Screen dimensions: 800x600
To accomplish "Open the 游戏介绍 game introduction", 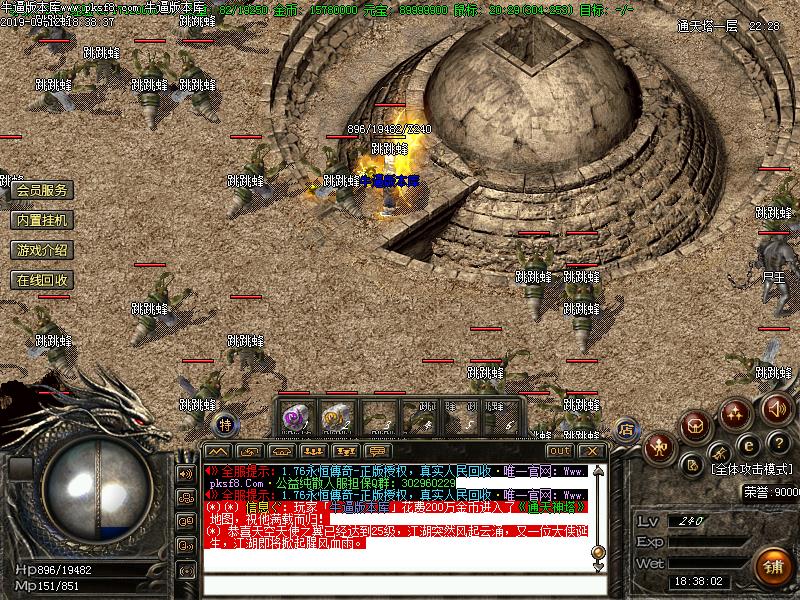I will click(x=42, y=250).
